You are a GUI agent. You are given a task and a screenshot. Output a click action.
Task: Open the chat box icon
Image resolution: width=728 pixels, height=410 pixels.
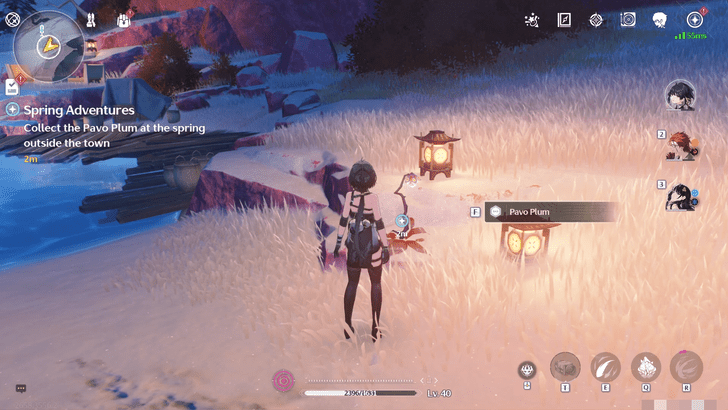tap(20, 389)
